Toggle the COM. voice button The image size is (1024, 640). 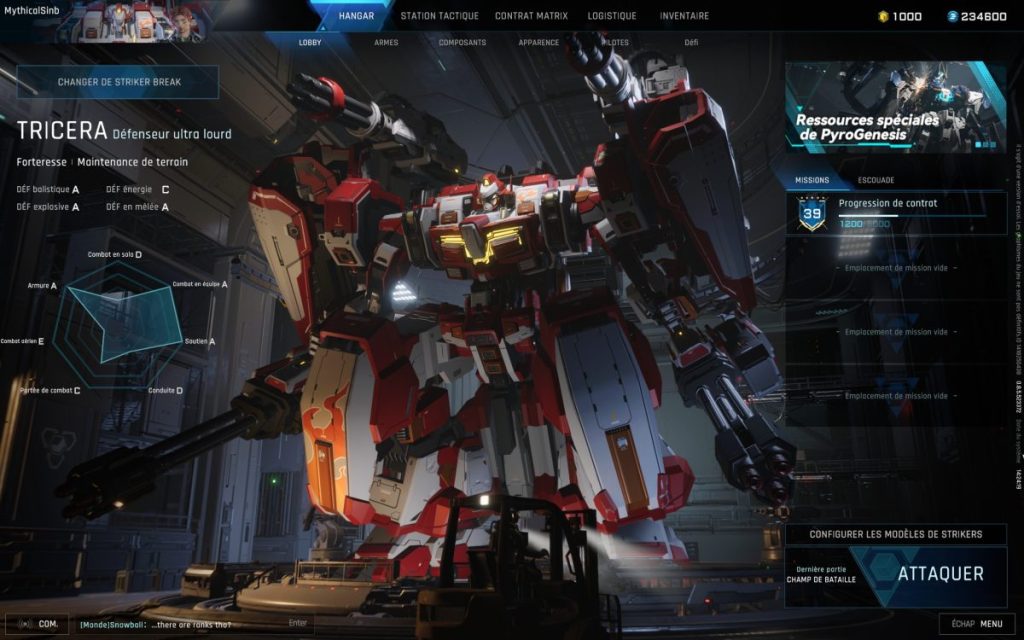pyautogui.click(x=37, y=624)
